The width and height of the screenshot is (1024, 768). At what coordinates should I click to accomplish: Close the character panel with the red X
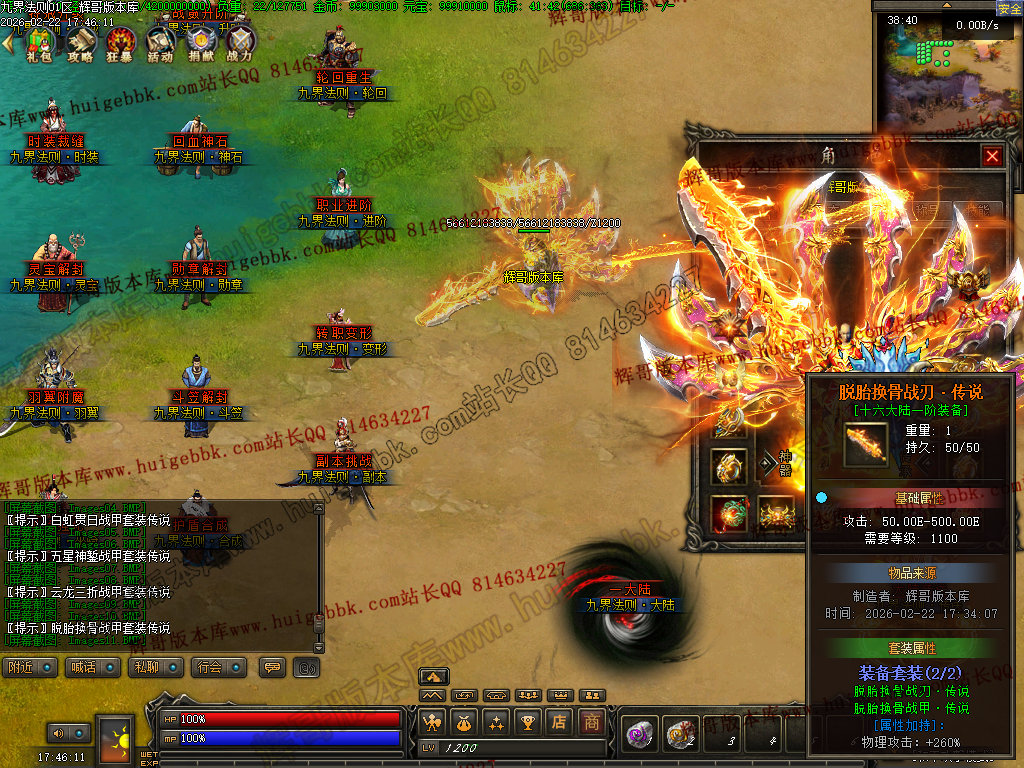point(991,156)
